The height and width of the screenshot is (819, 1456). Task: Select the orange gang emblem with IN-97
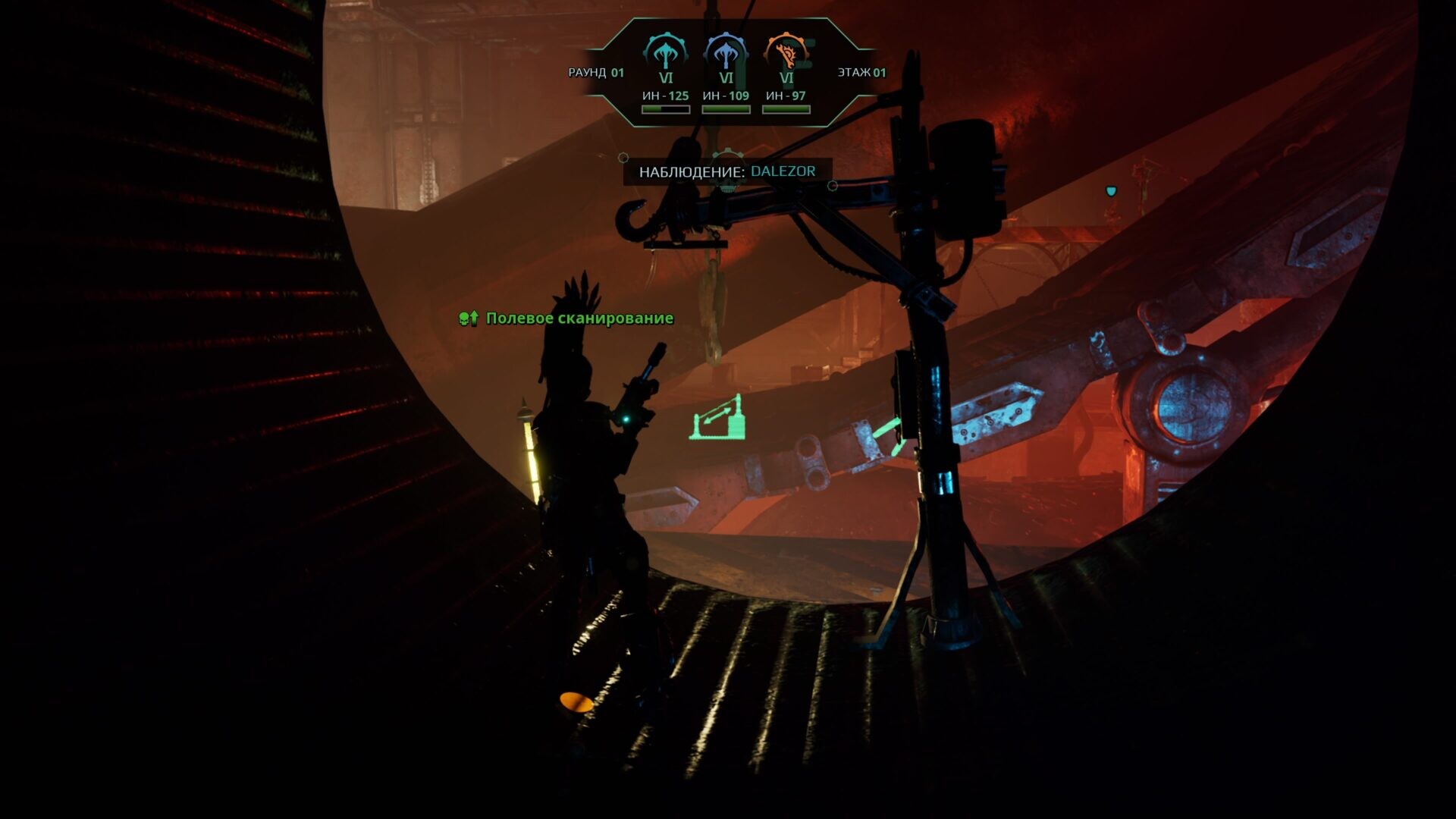(x=786, y=53)
